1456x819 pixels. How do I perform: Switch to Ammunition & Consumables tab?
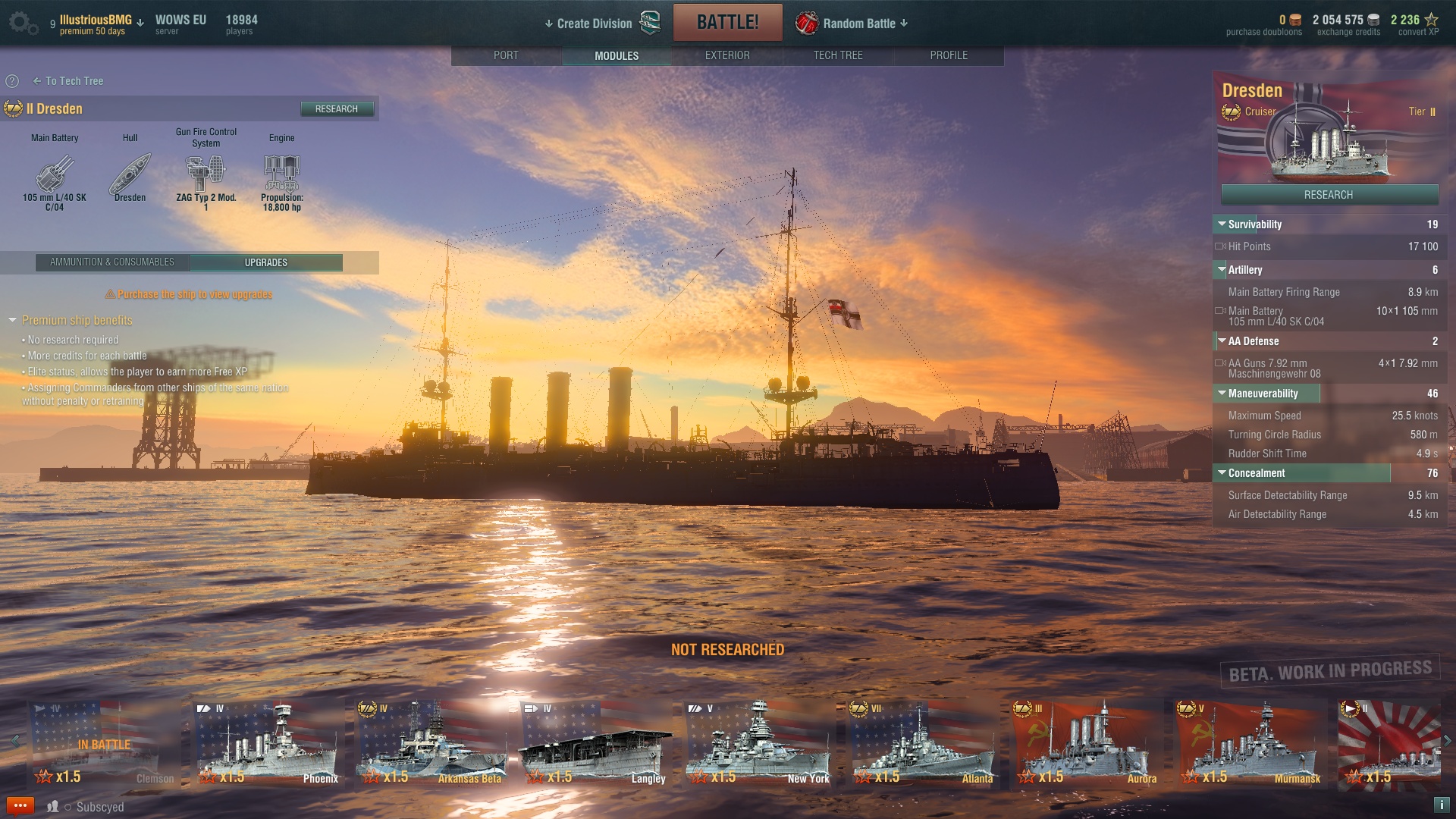point(112,262)
